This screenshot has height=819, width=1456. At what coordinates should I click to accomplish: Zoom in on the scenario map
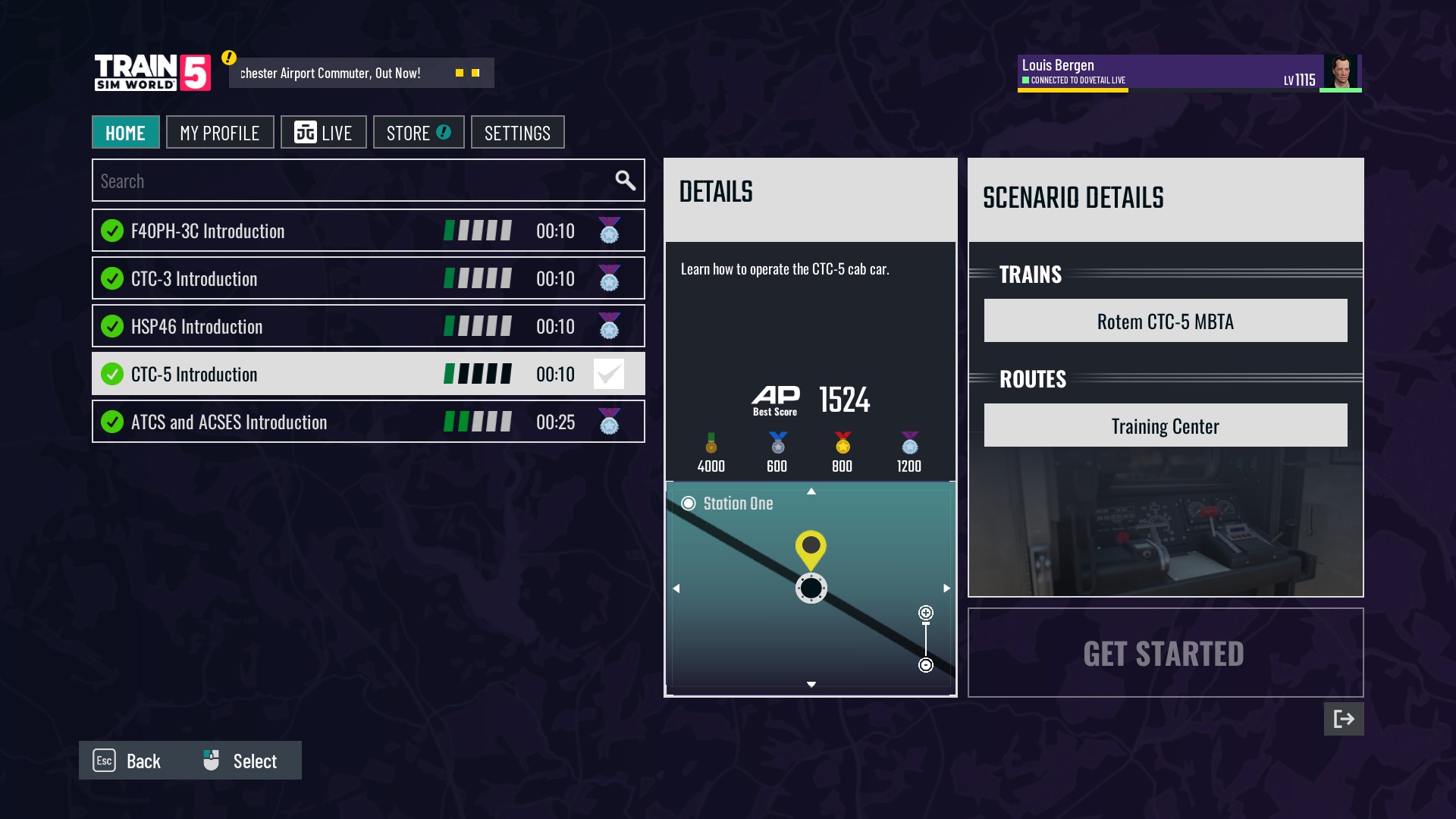coord(926,613)
